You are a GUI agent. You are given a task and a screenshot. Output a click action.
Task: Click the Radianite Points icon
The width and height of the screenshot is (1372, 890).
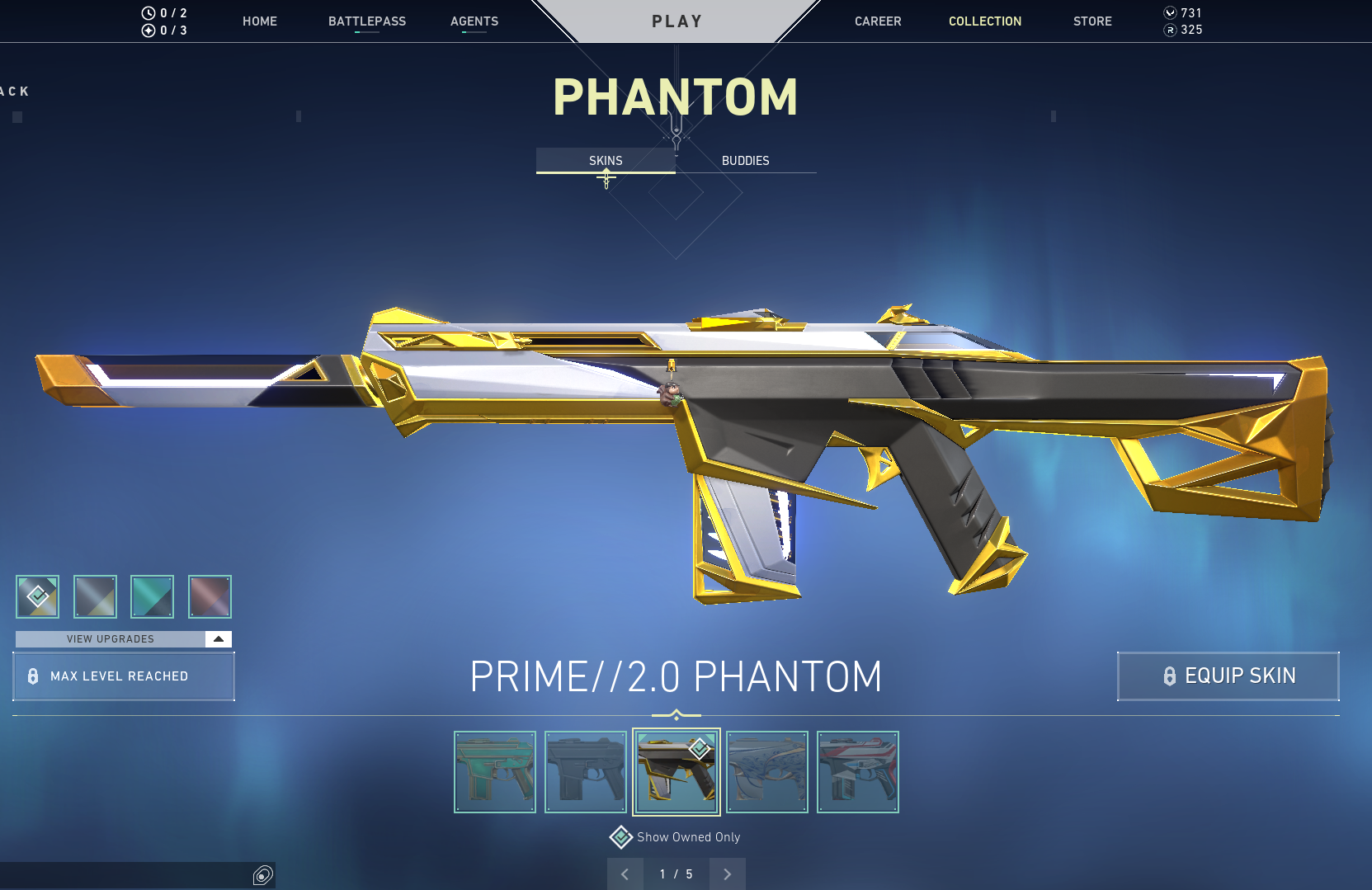1170,30
